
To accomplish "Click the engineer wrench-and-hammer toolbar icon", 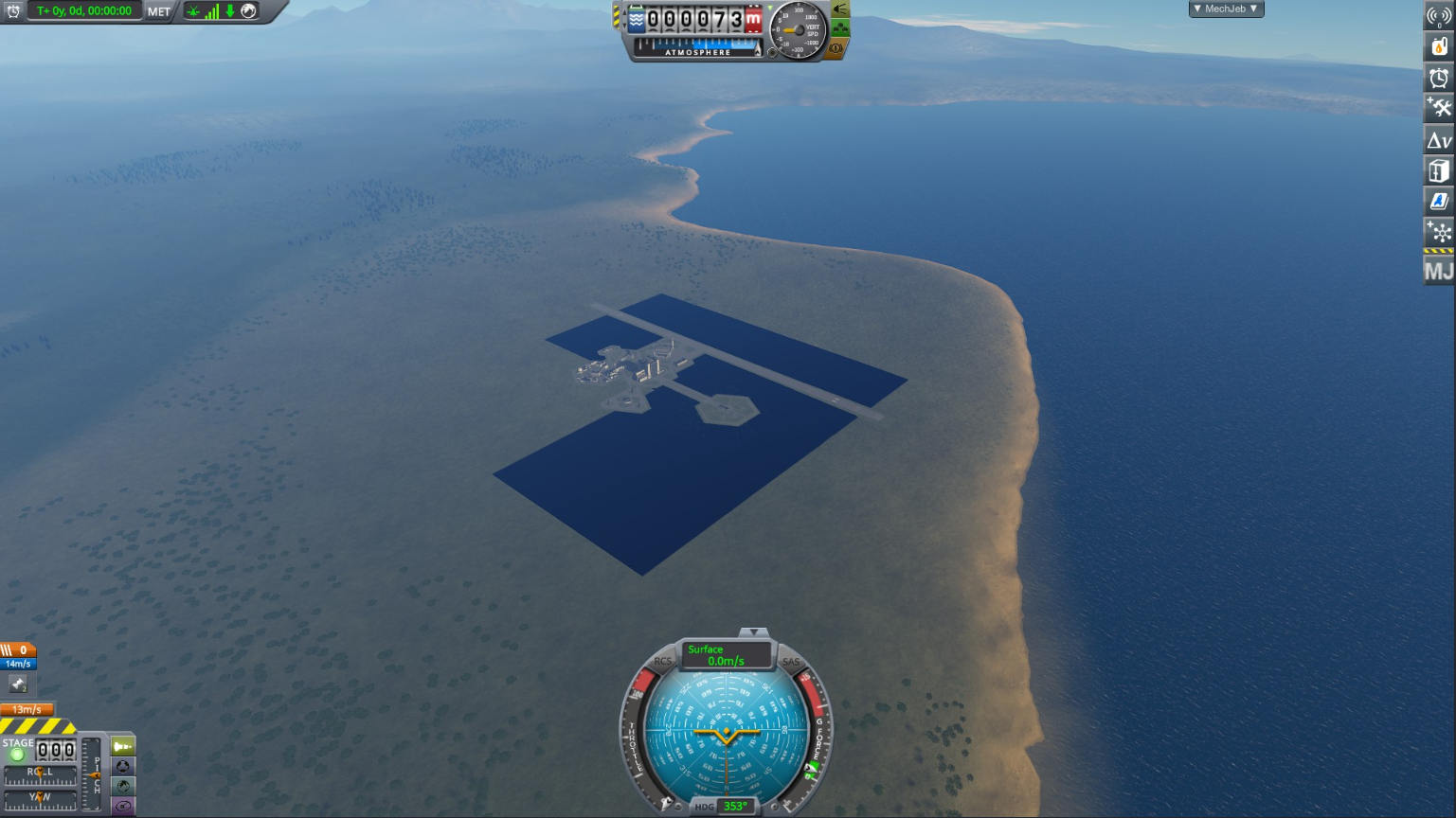I will click(x=1441, y=107).
